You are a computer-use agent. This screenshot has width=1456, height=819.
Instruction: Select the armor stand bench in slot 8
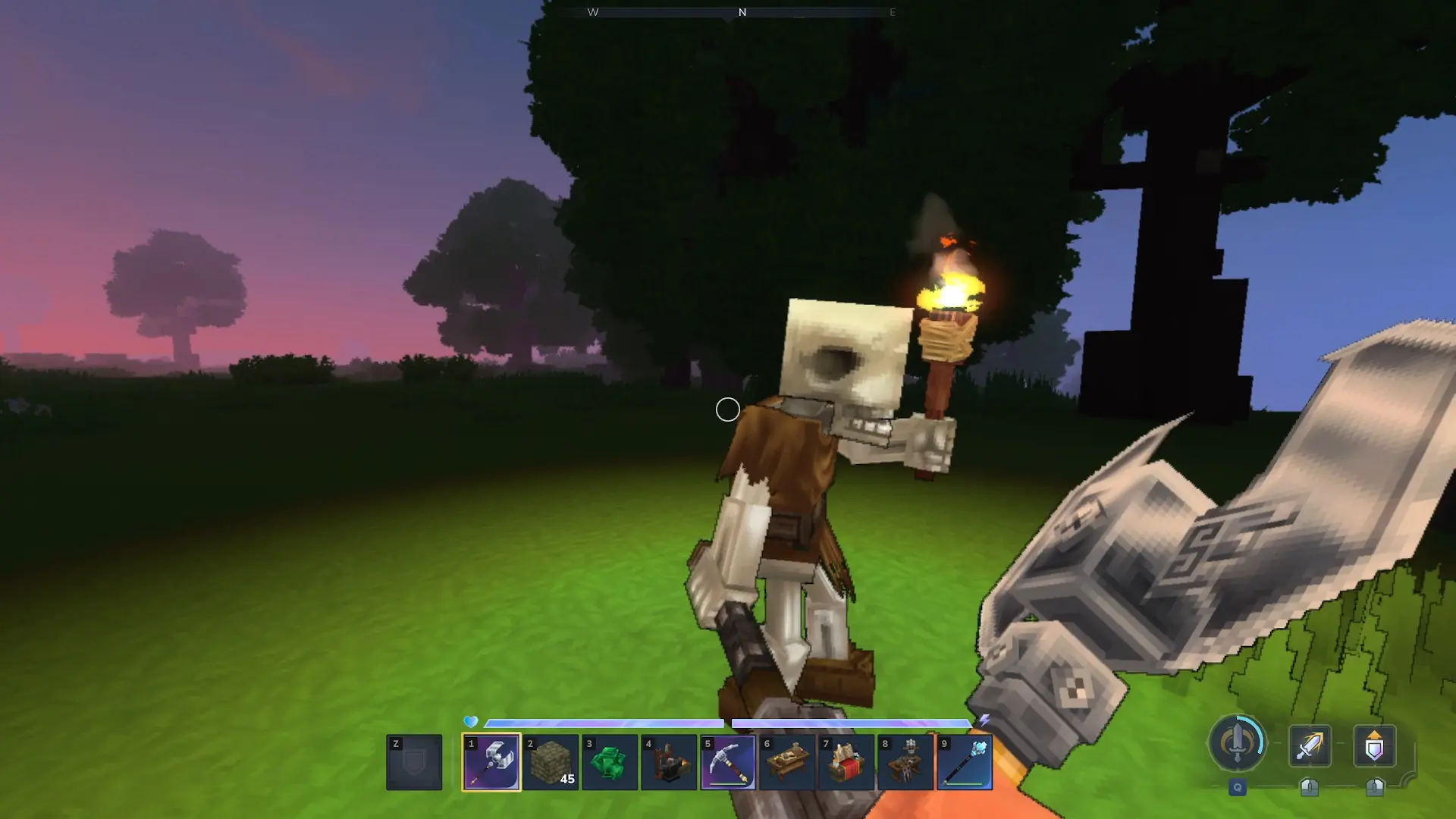905,762
